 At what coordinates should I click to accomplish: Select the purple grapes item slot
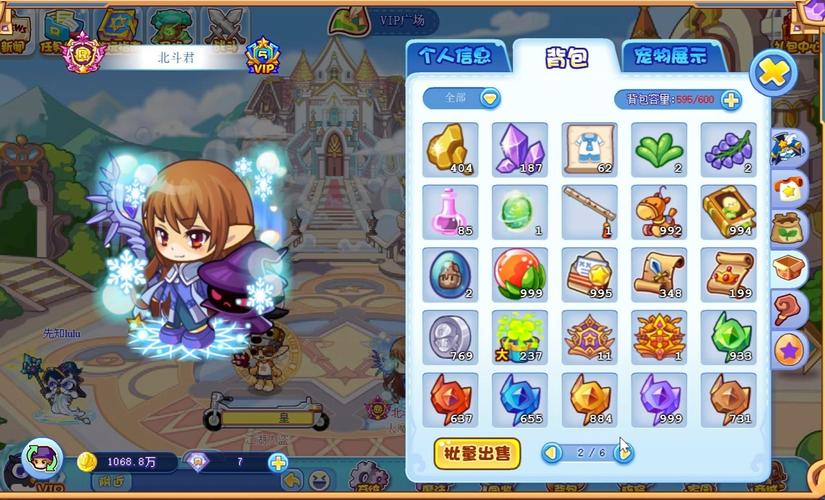(x=727, y=150)
